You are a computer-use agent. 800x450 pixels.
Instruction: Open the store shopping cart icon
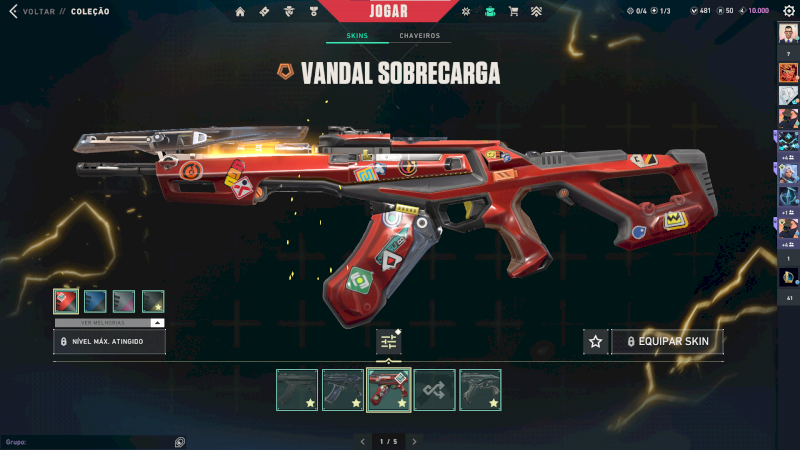click(x=513, y=12)
